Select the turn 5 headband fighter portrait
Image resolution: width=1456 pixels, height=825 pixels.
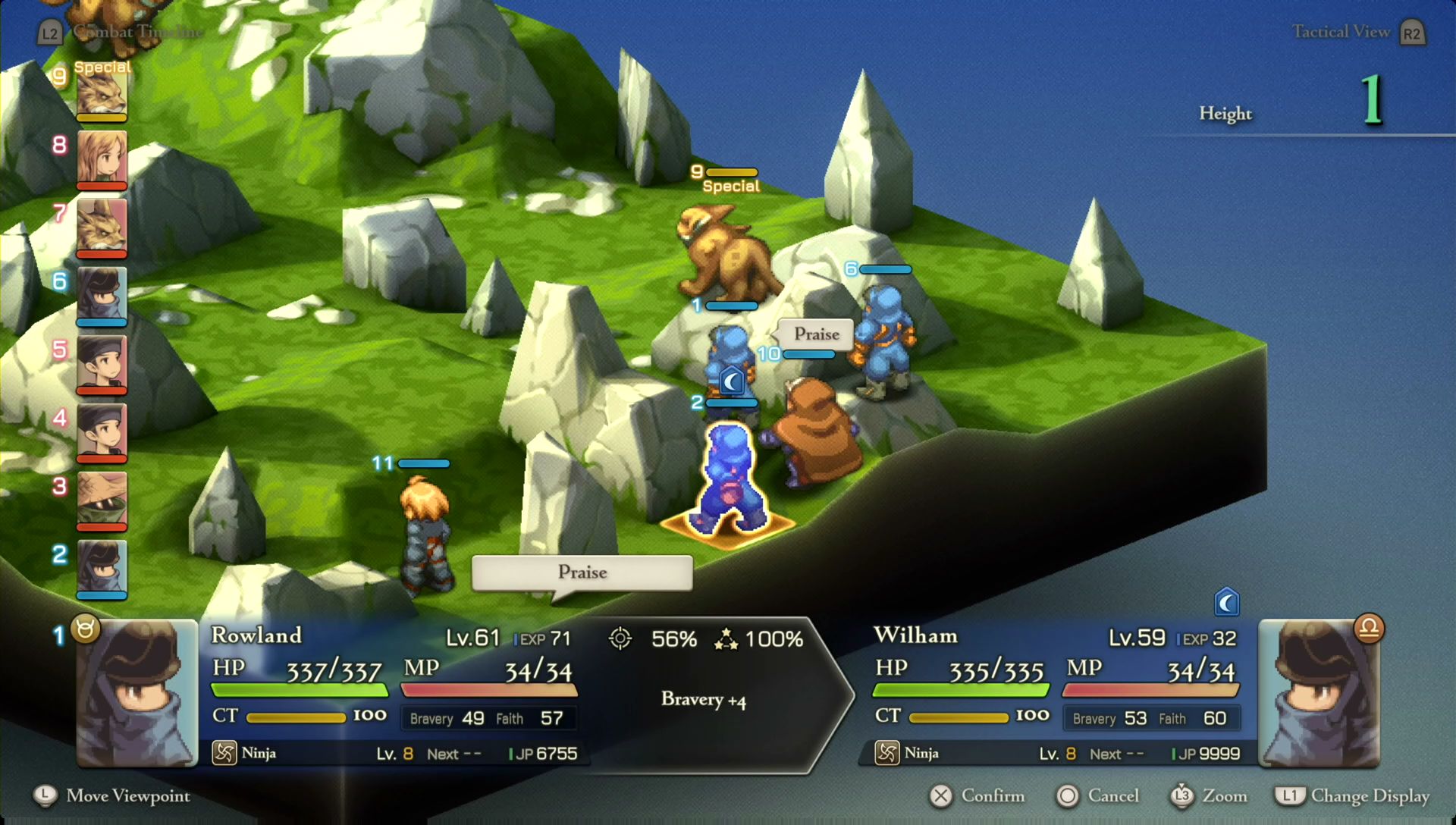tap(102, 362)
